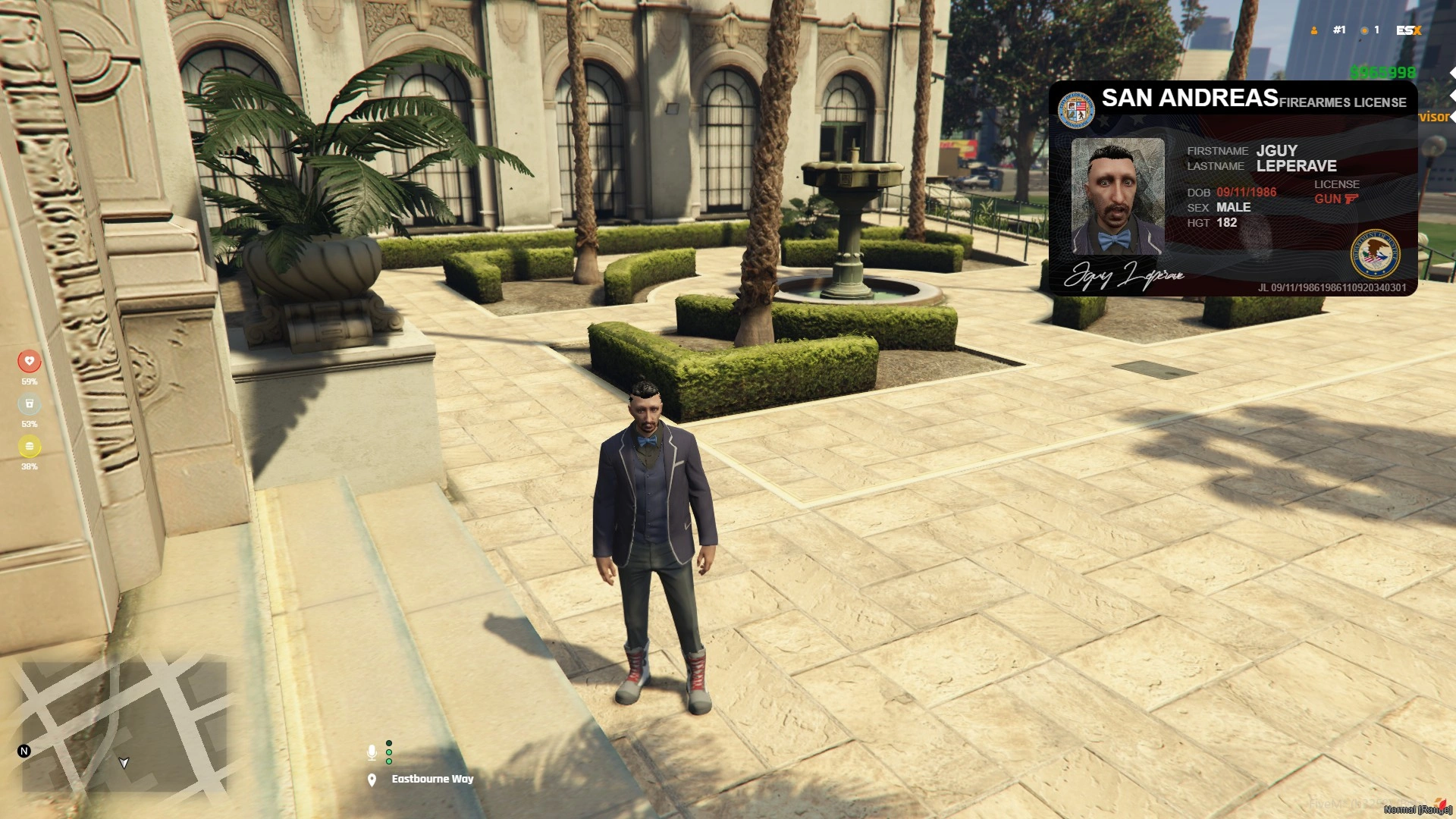
Task: Click the grey cup thirst status icon
Action: click(x=30, y=403)
